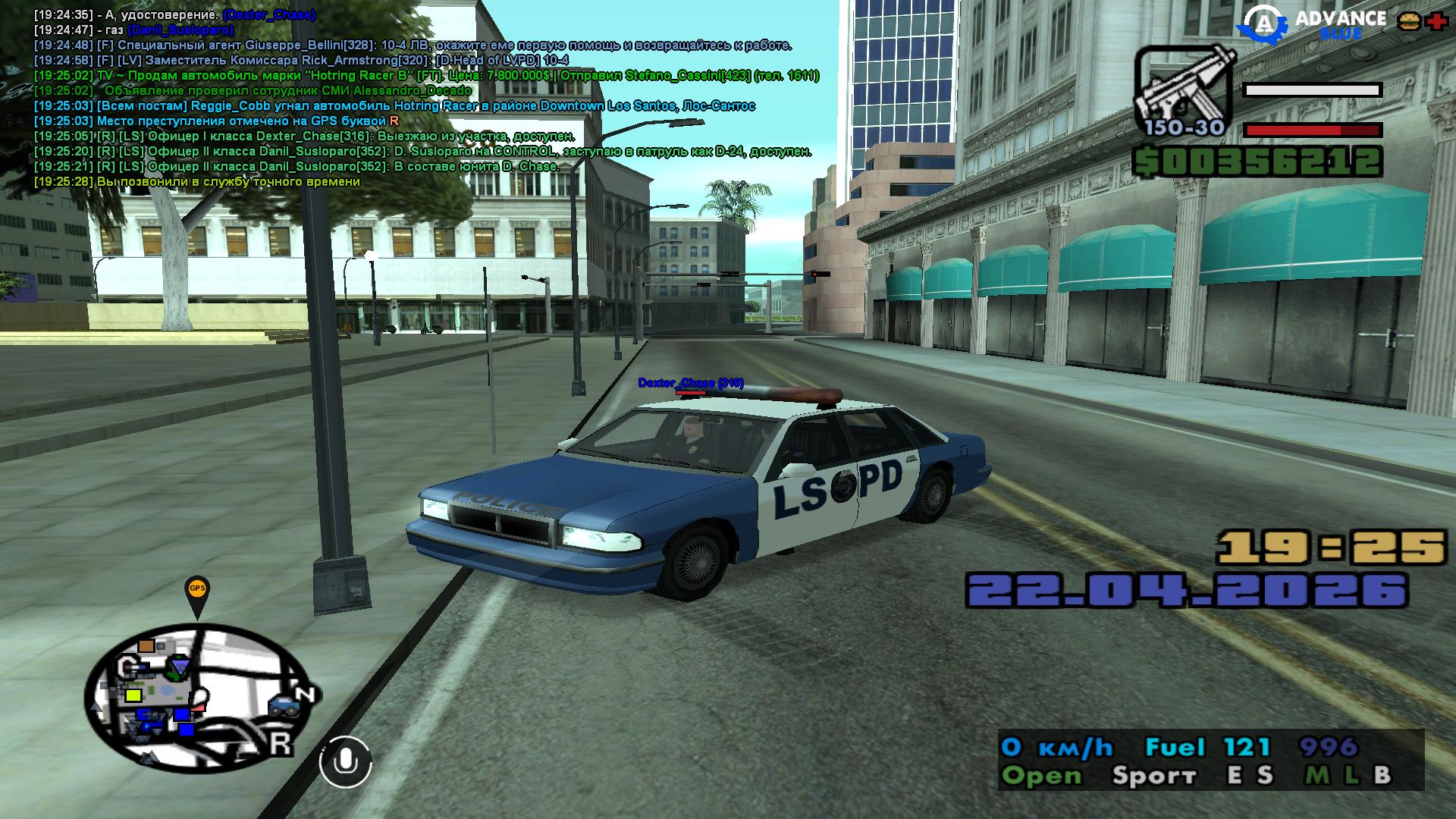Click the red cross medical icon
The width and height of the screenshot is (1456, 819).
click(1436, 21)
